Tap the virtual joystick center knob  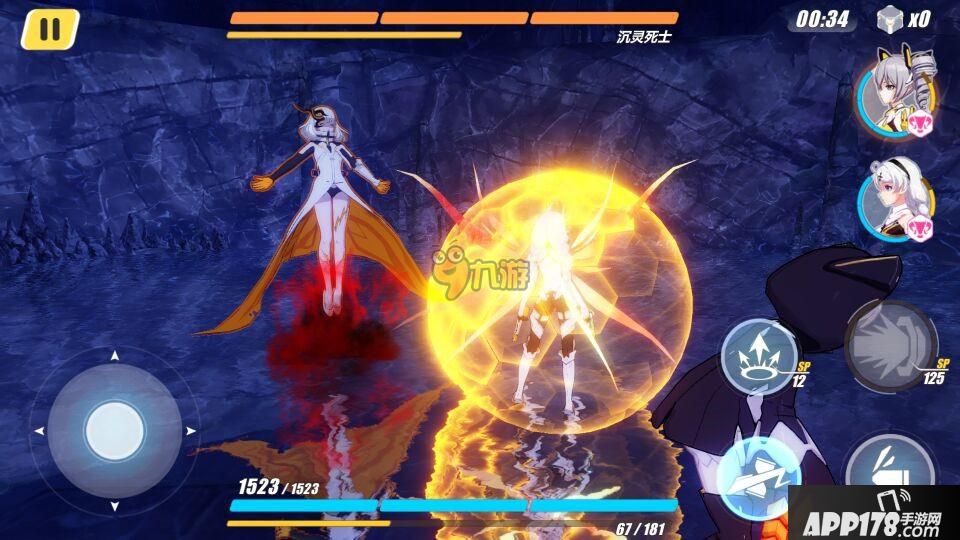tap(114, 431)
